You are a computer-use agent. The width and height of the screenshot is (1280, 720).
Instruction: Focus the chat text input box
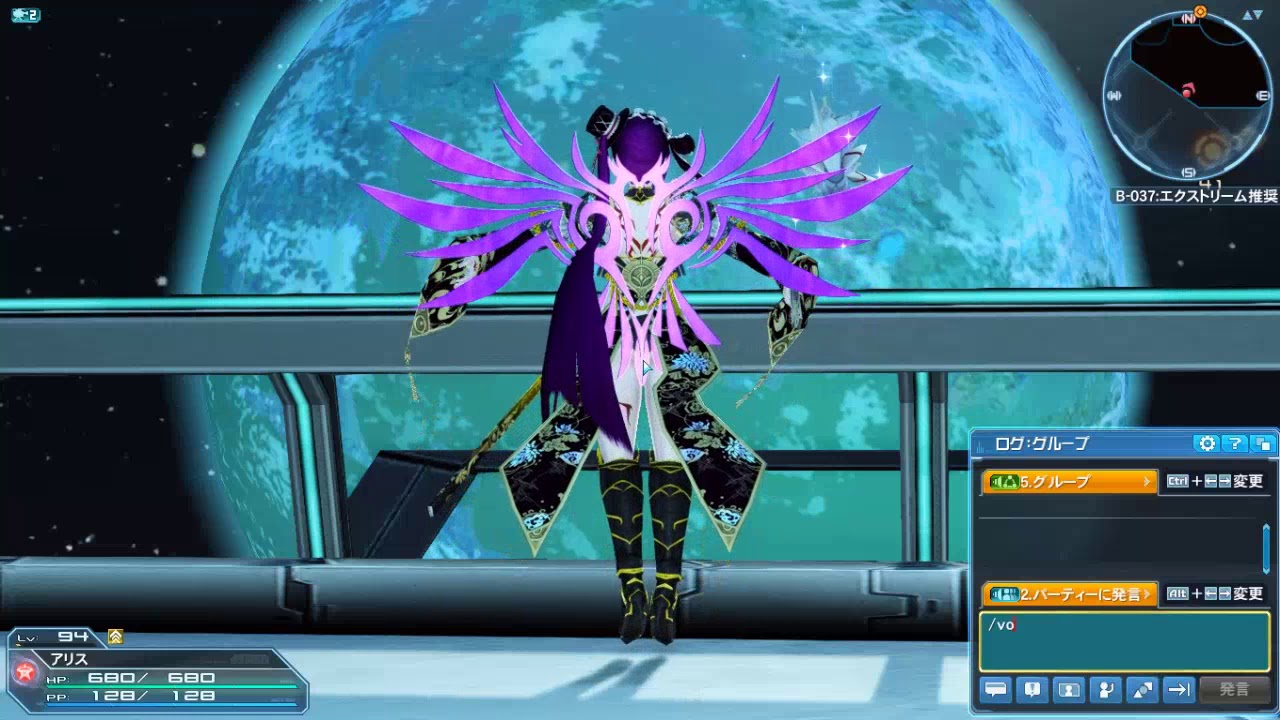[1124, 641]
